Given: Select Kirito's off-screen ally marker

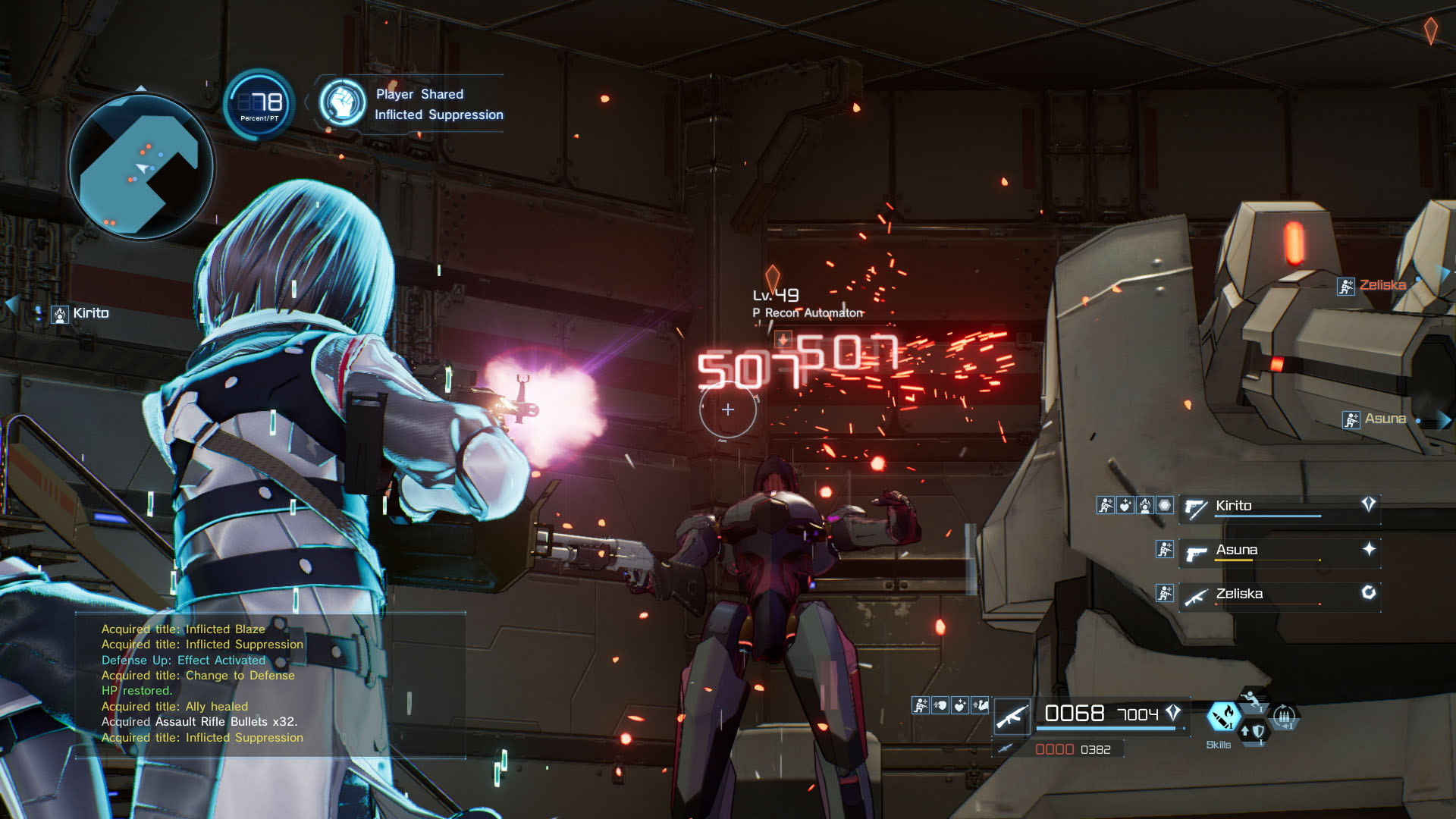Looking at the screenshot, I should pos(80,314).
